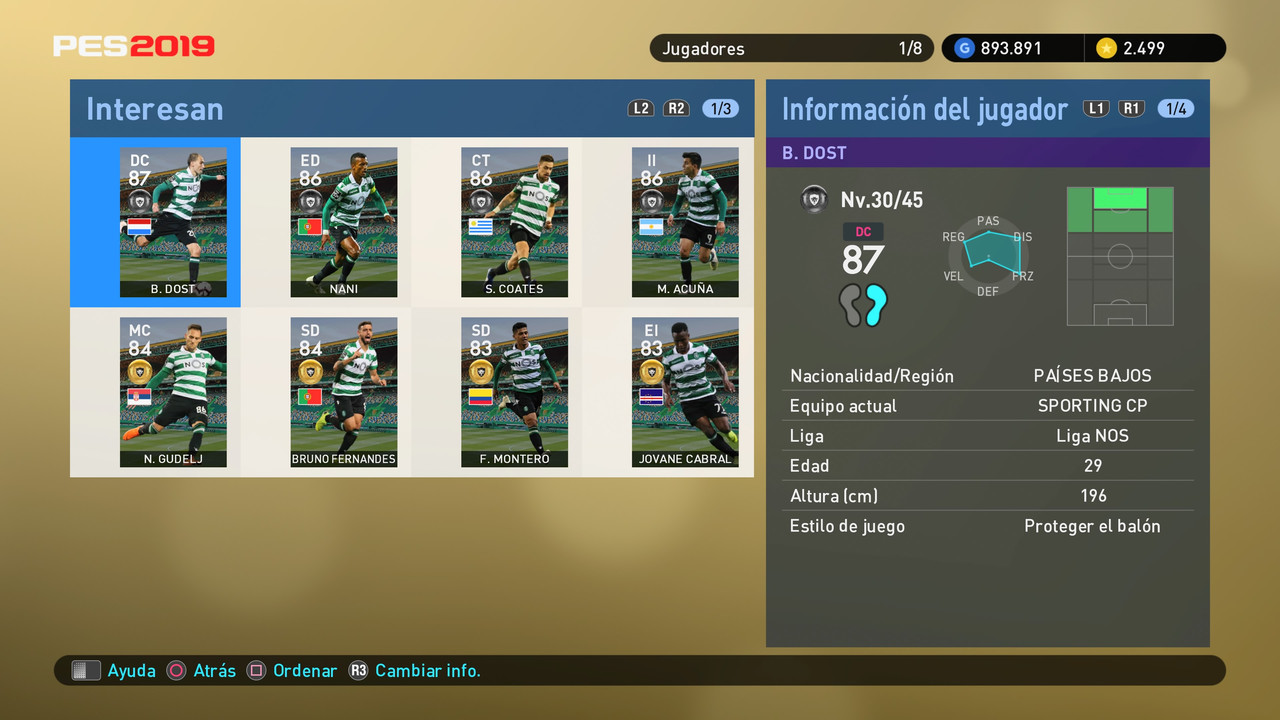1280x720 pixels.
Task: Switch info pages using the 1/4 indicator
Action: [1175, 108]
